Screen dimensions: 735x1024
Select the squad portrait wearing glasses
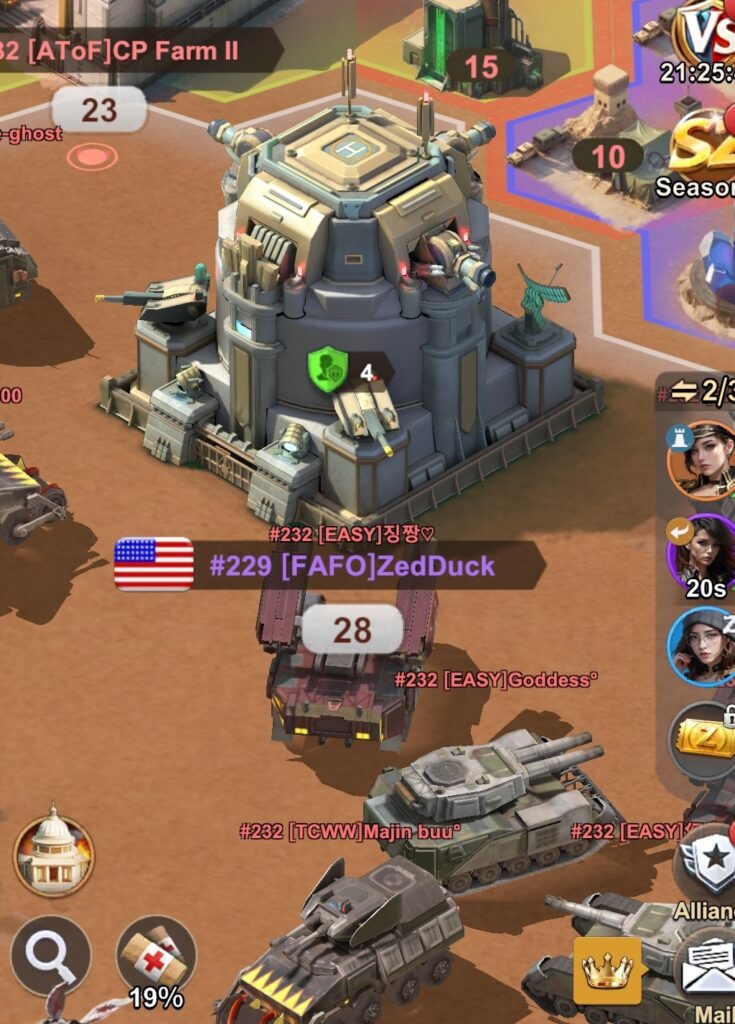click(x=704, y=646)
